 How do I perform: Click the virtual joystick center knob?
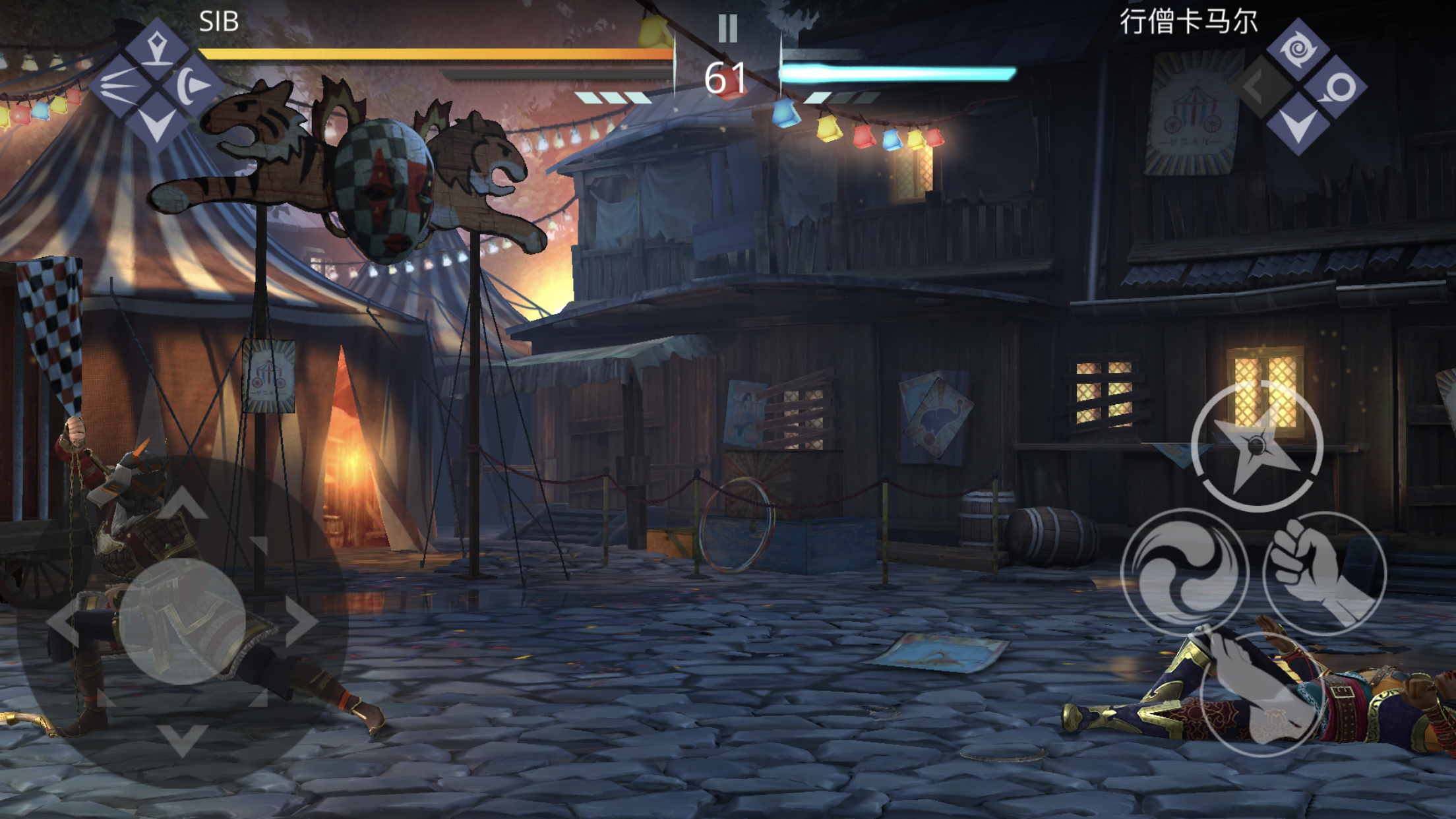pyautogui.click(x=183, y=621)
